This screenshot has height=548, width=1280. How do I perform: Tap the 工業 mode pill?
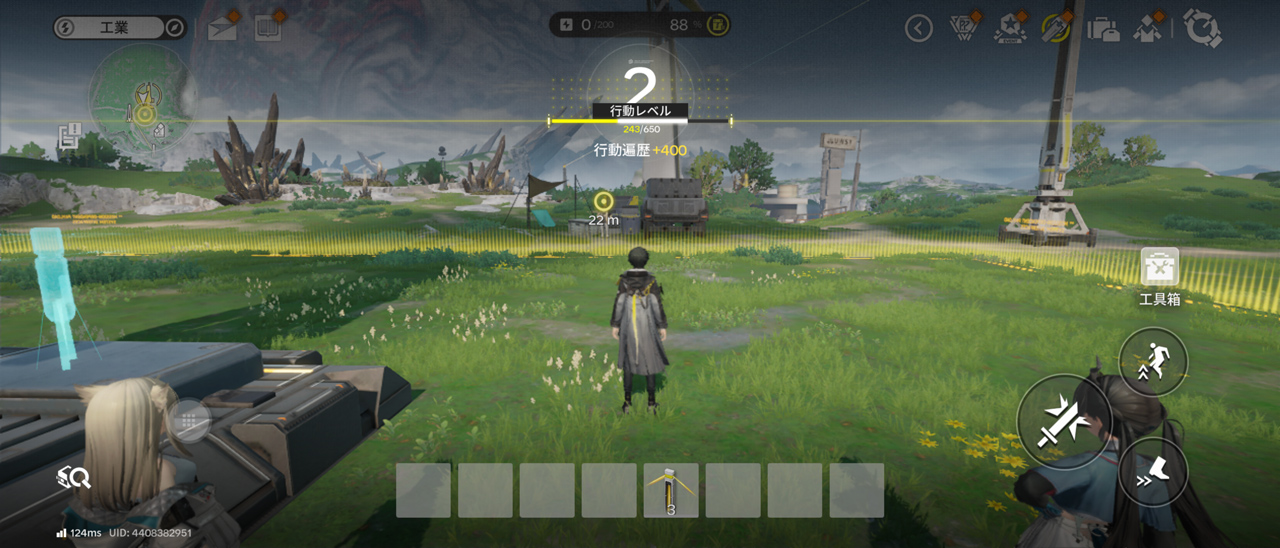pyautogui.click(x=114, y=28)
